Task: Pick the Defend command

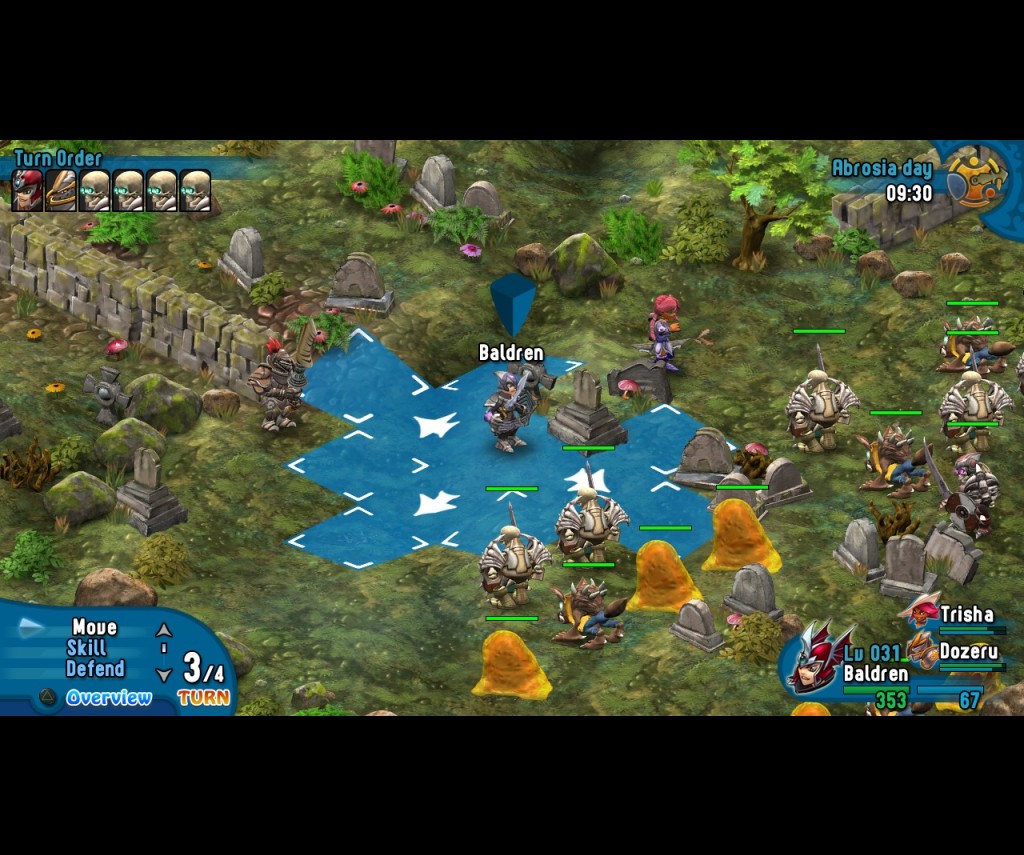Action: (95, 669)
